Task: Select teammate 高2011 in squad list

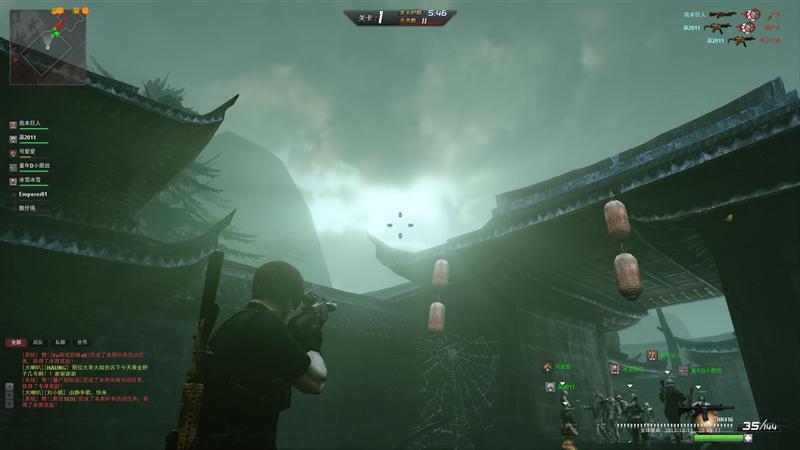Action: [x=28, y=137]
